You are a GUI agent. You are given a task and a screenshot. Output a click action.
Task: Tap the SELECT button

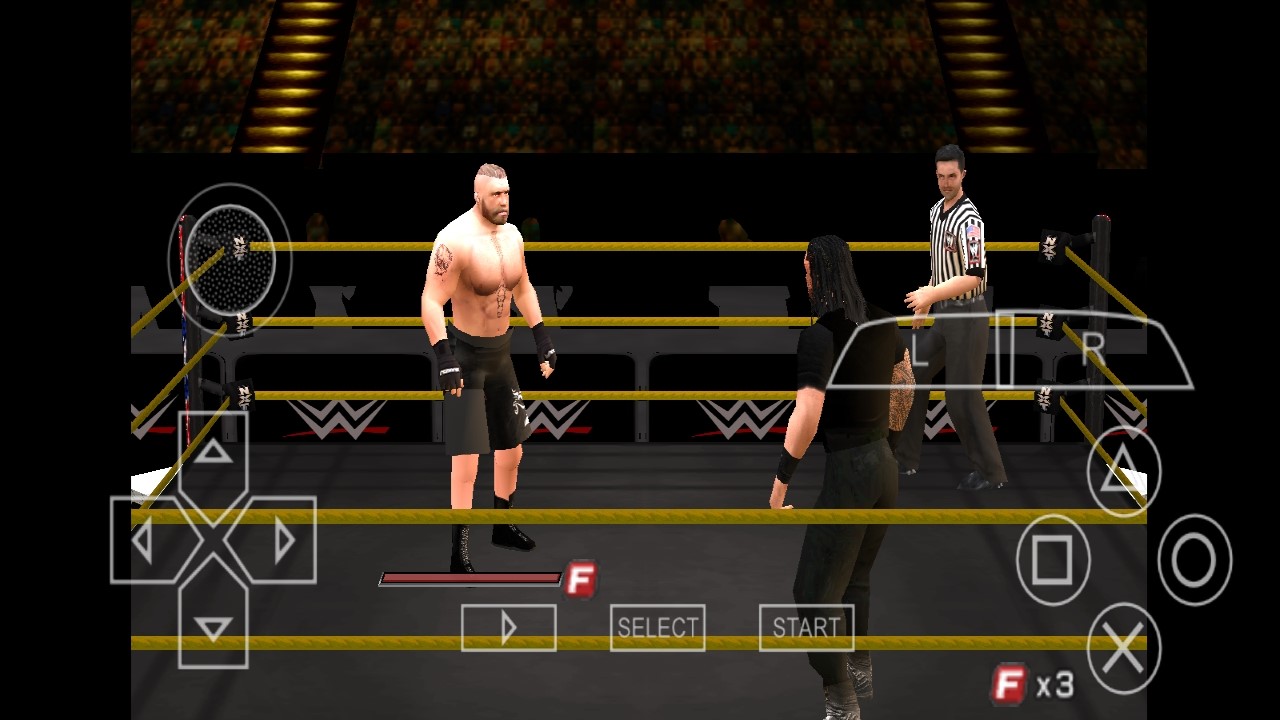(x=657, y=628)
